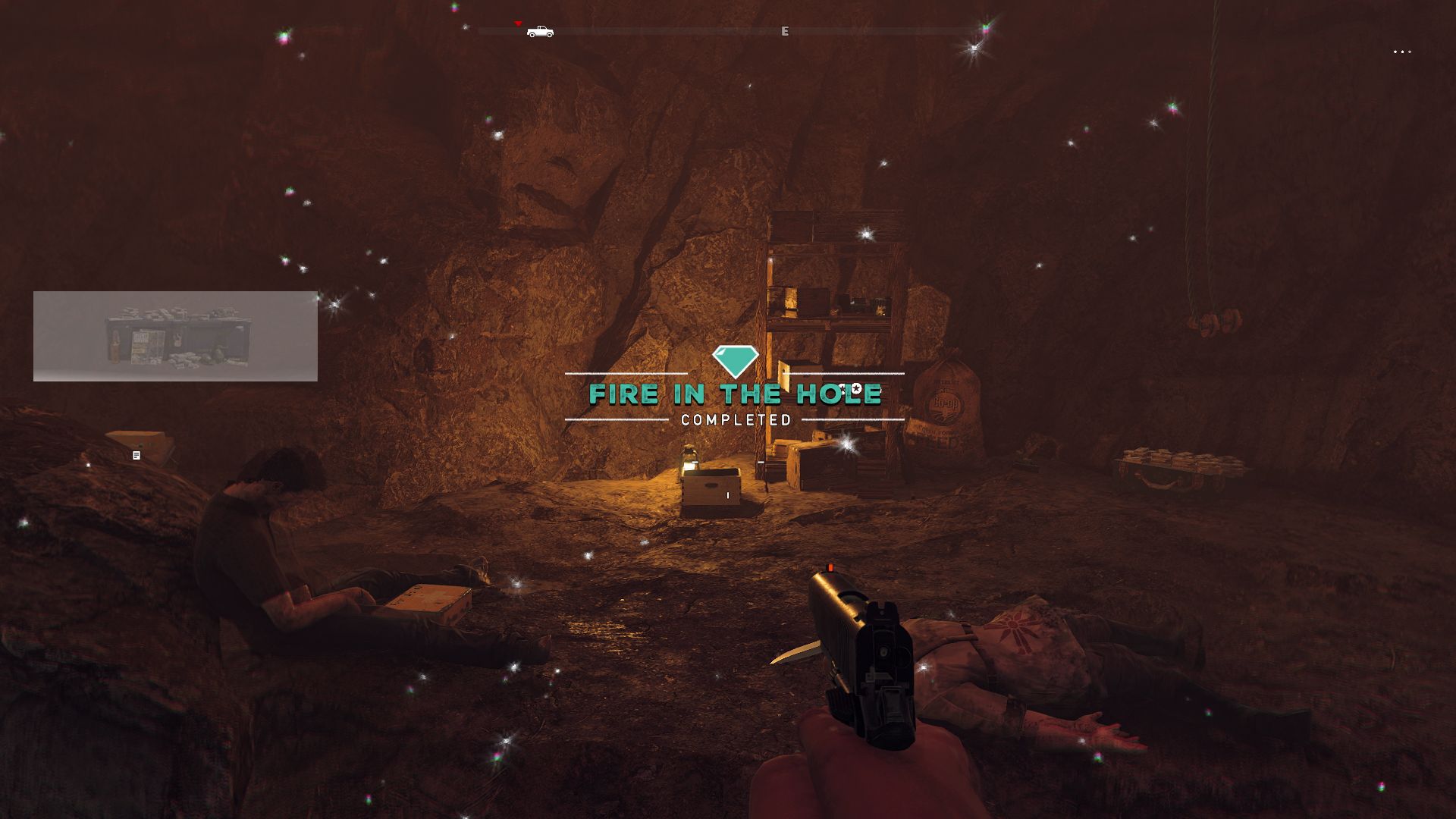Click the padlock shown in the stash preview
The width and height of the screenshot is (1456, 819).
tap(178, 340)
